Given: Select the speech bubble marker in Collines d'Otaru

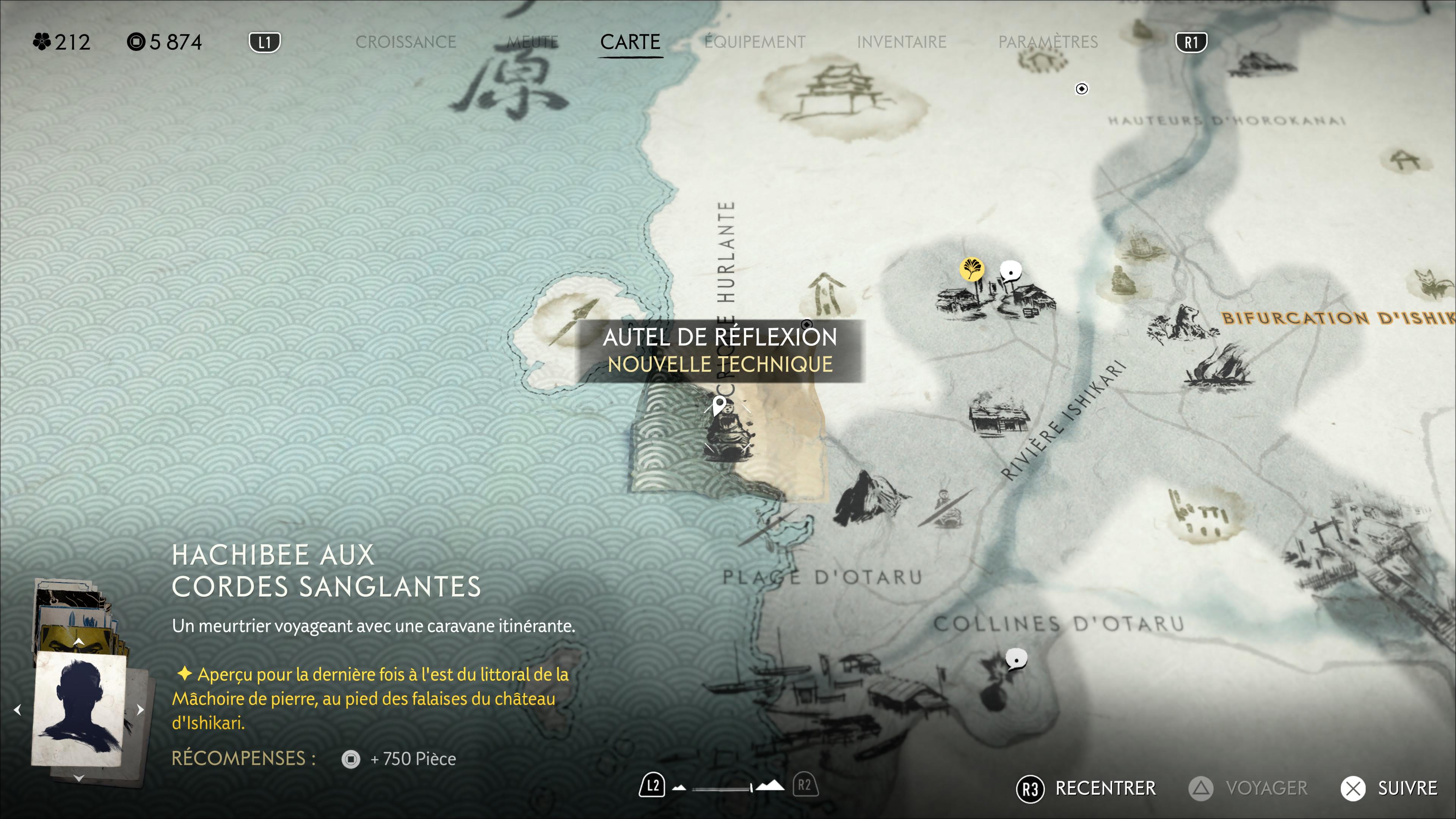Looking at the screenshot, I should coord(1016,659).
